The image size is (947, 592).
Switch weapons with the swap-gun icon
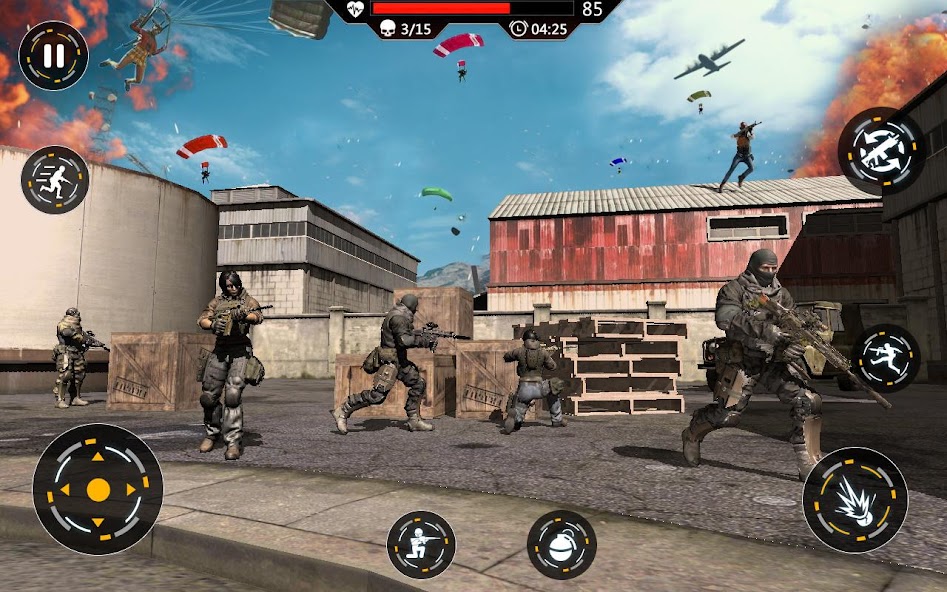[x=881, y=151]
